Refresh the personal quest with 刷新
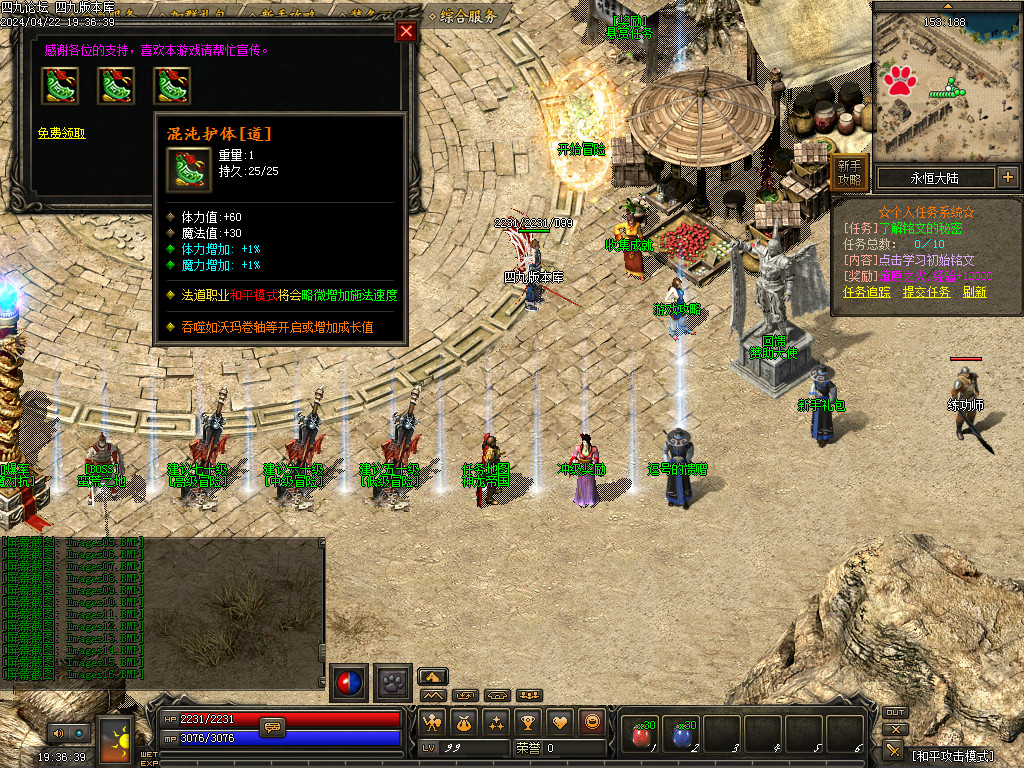 (975, 292)
